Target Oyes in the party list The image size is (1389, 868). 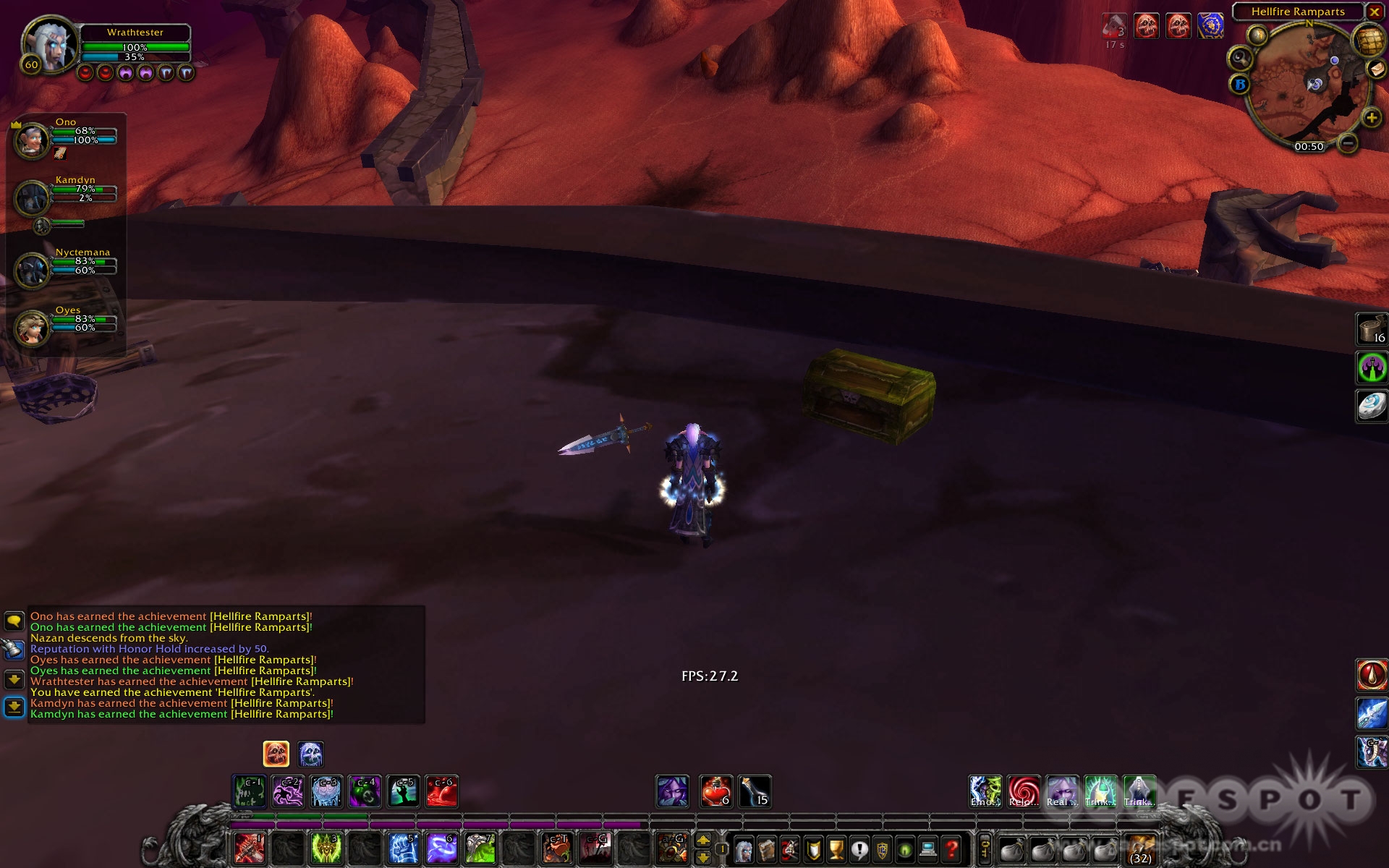[32, 327]
